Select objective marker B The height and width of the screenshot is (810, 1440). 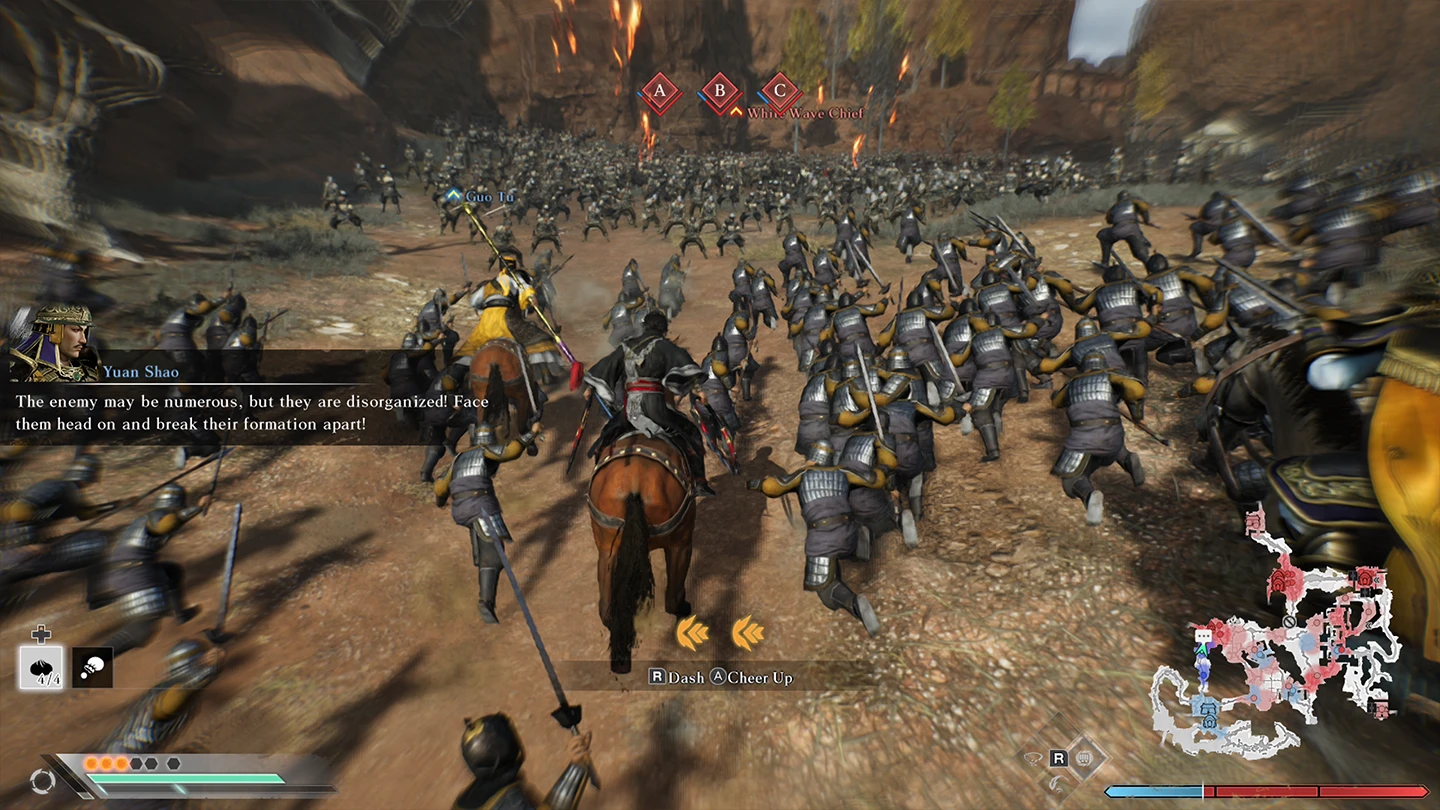[719, 92]
